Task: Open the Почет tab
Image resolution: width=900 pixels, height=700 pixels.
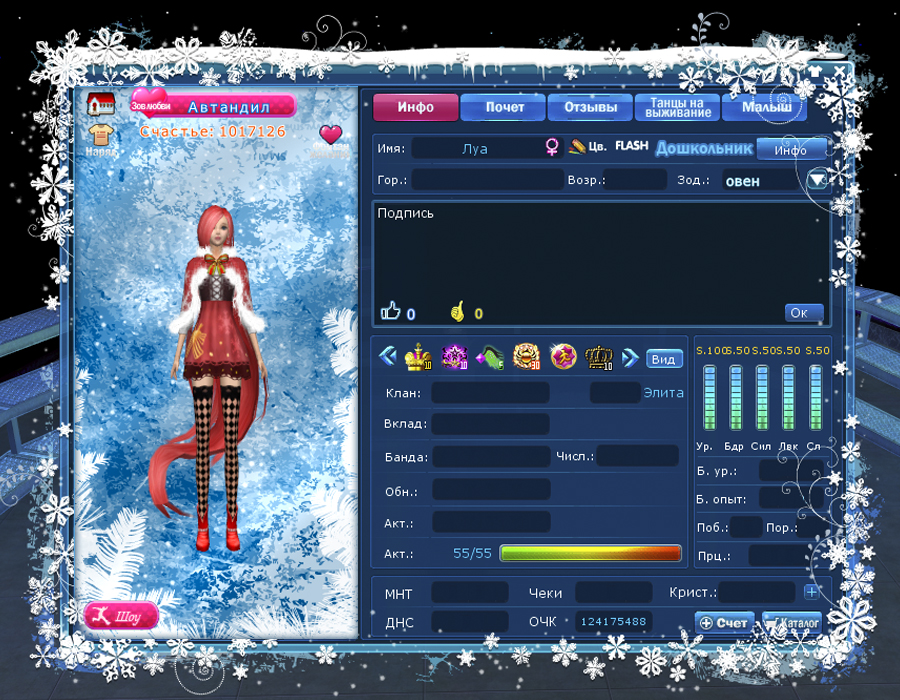Action: (x=504, y=108)
